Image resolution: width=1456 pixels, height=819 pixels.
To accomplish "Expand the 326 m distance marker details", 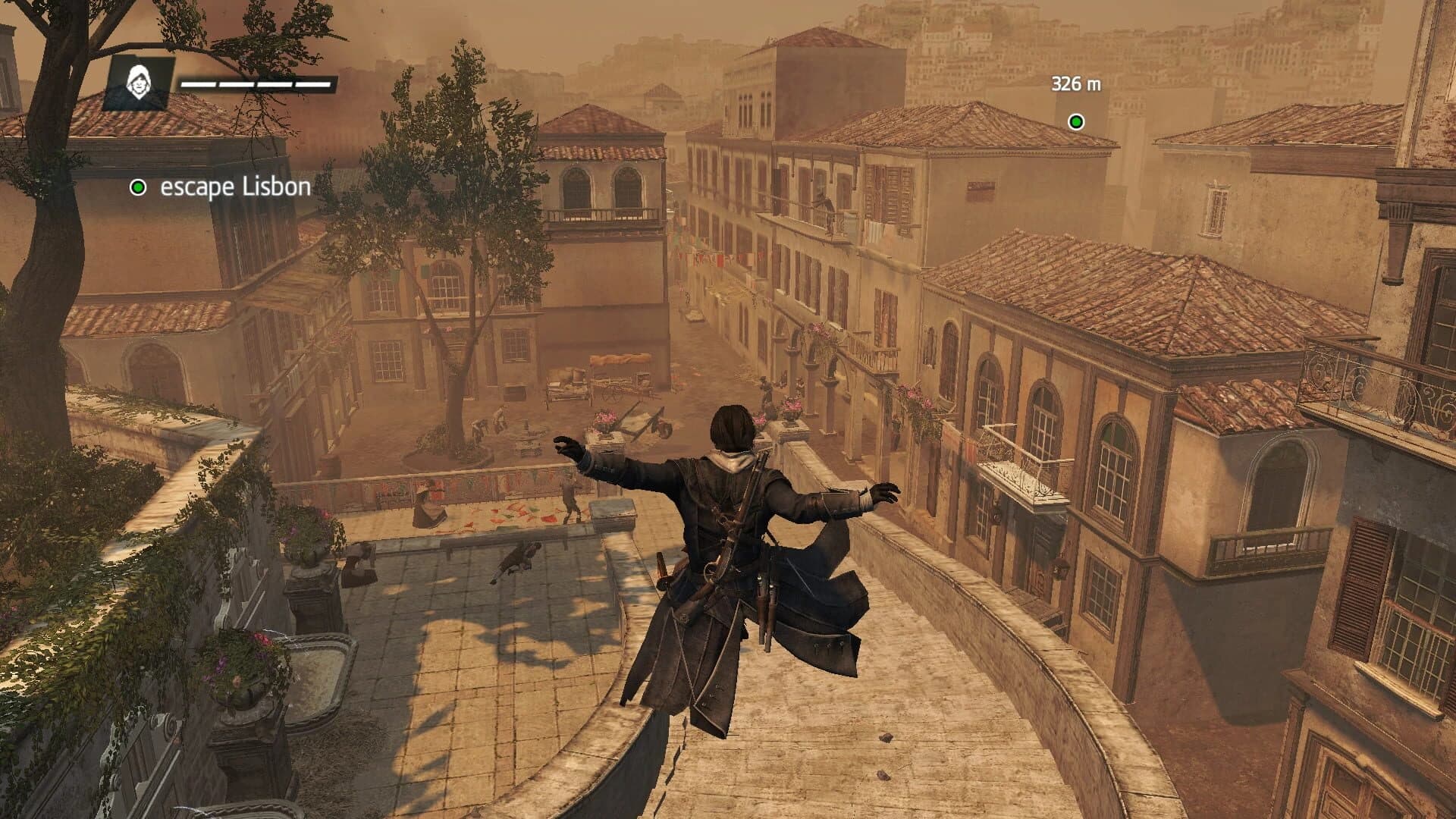I will (x=1077, y=83).
